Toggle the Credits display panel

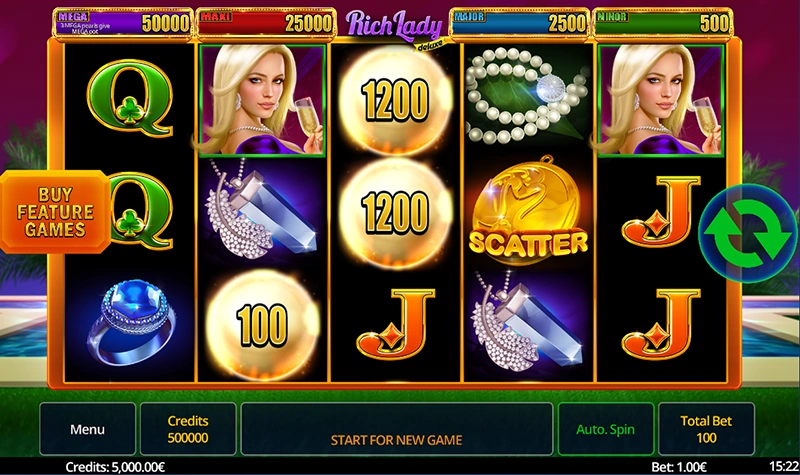click(x=188, y=430)
